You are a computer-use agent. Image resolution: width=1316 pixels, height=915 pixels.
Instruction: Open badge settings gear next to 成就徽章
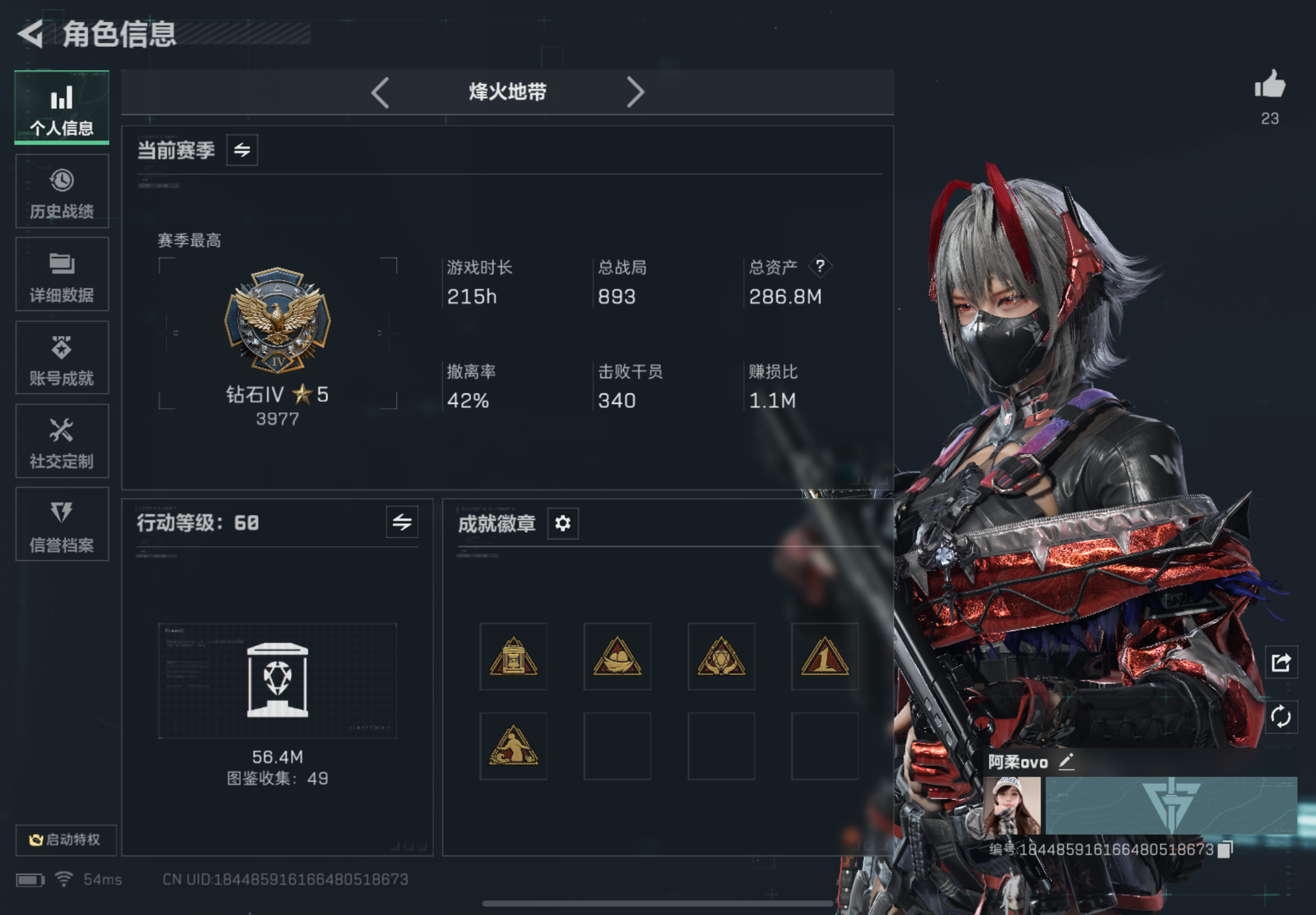(x=563, y=523)
